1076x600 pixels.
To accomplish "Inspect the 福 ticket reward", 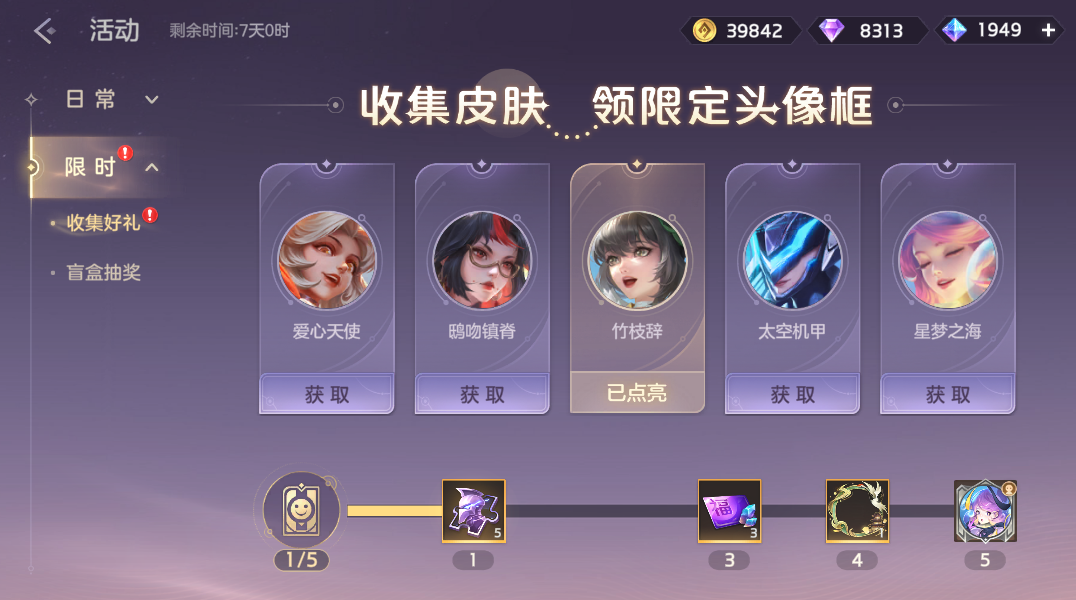I will pyautogui.click(x=729, y=511).
